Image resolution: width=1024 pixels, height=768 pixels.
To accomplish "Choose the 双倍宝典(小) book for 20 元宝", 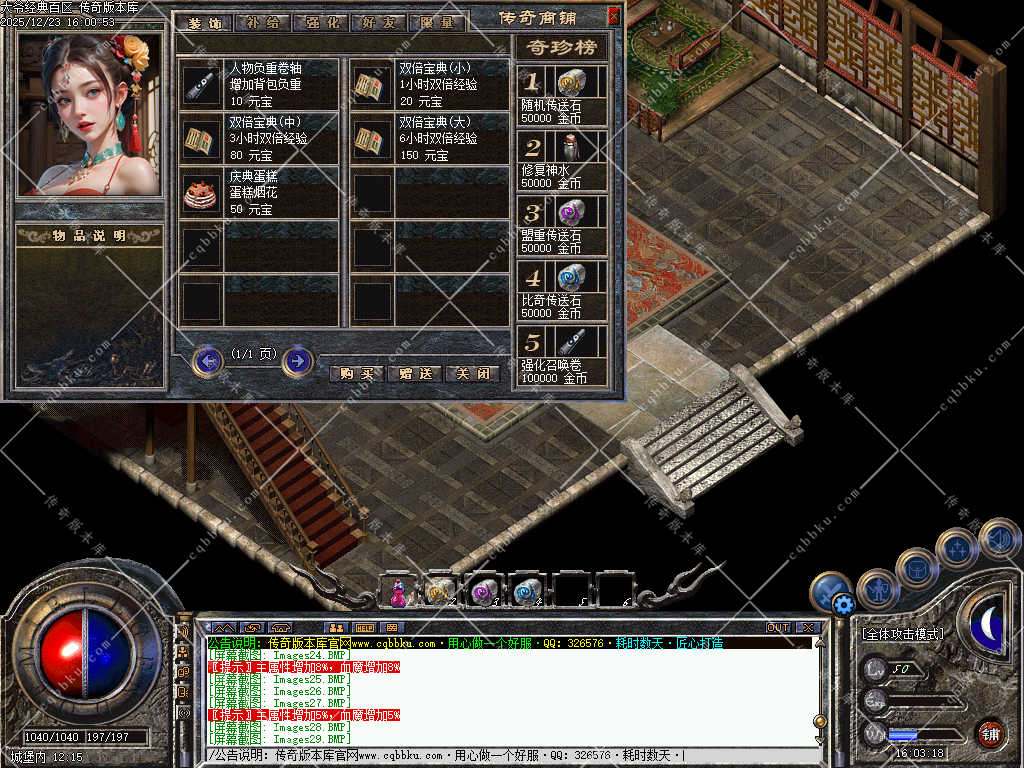I will pyautogui.click(x=372, y=85).
